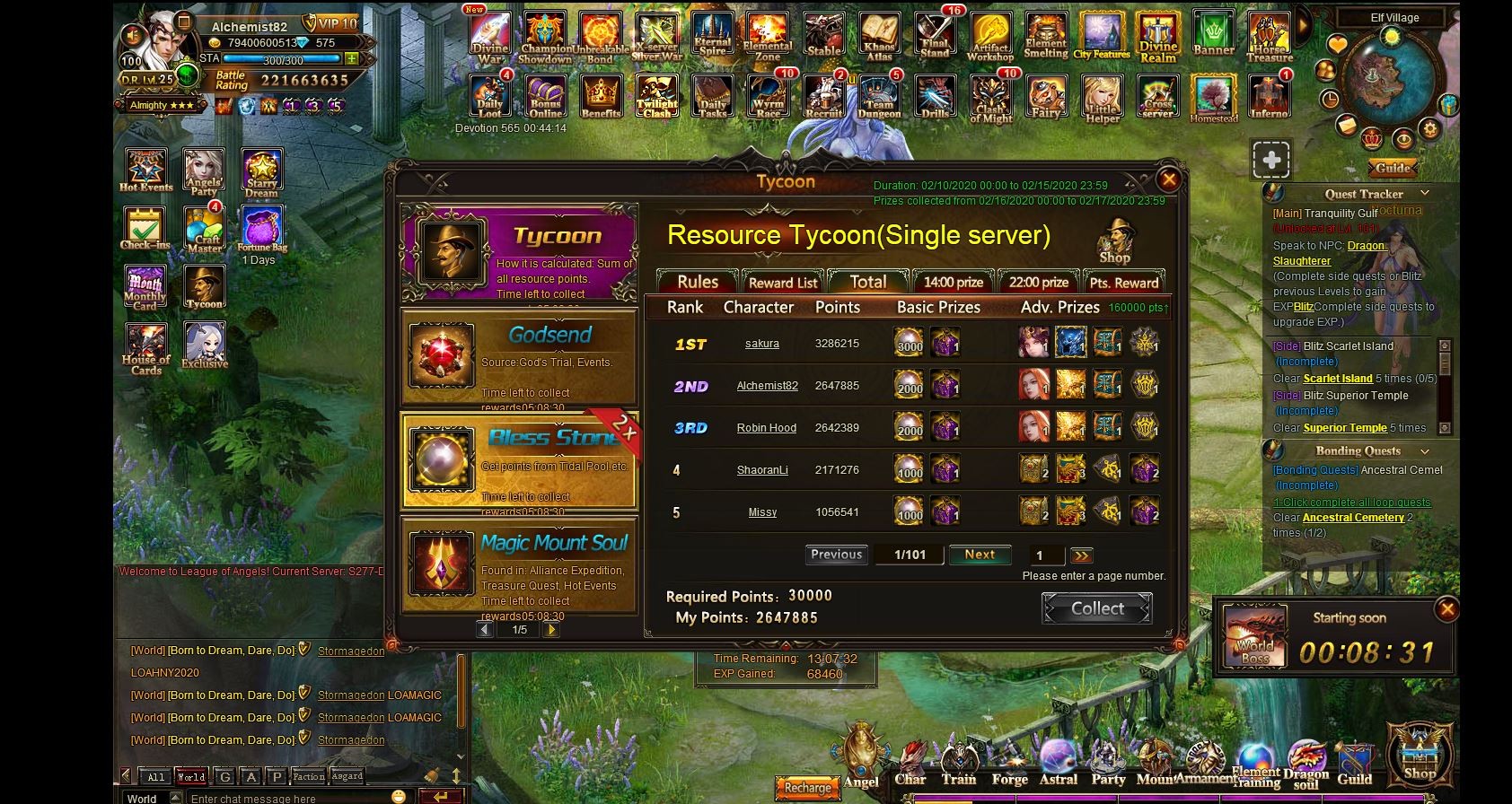
Task: Open the Hot Events icon
Action: (145, 170)
